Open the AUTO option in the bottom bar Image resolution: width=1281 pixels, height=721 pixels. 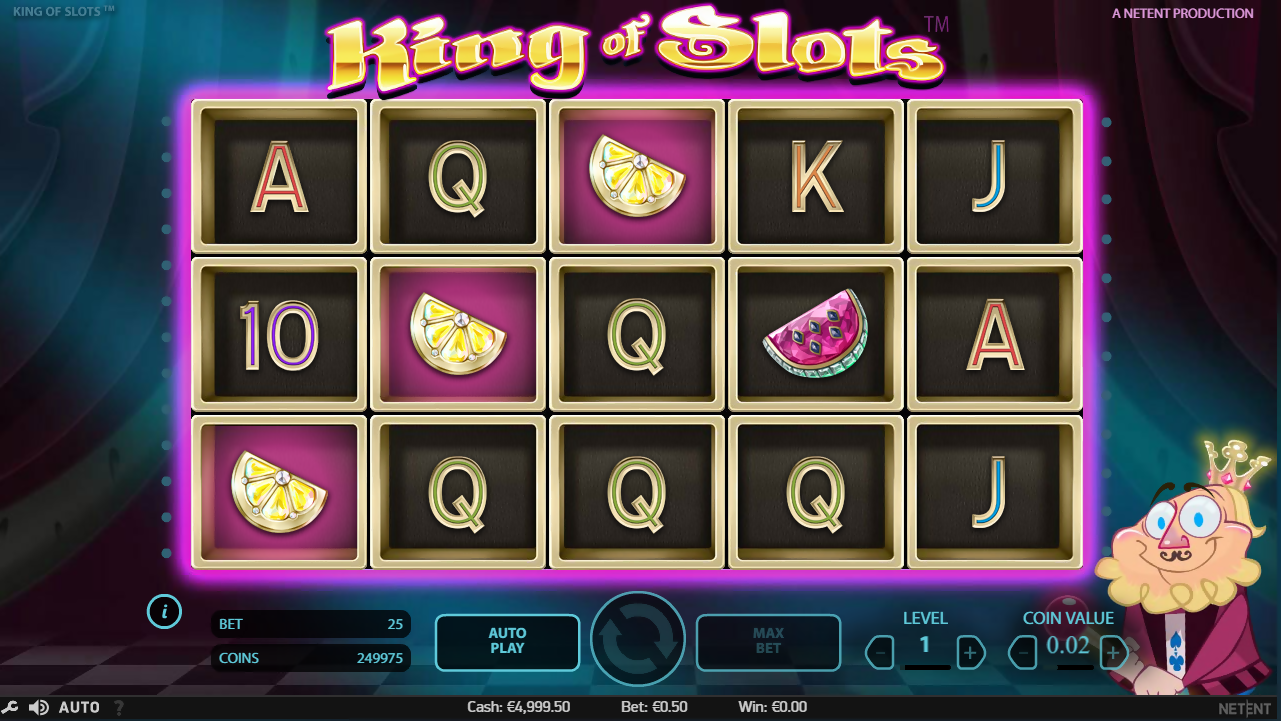click(x=79, y=708)
